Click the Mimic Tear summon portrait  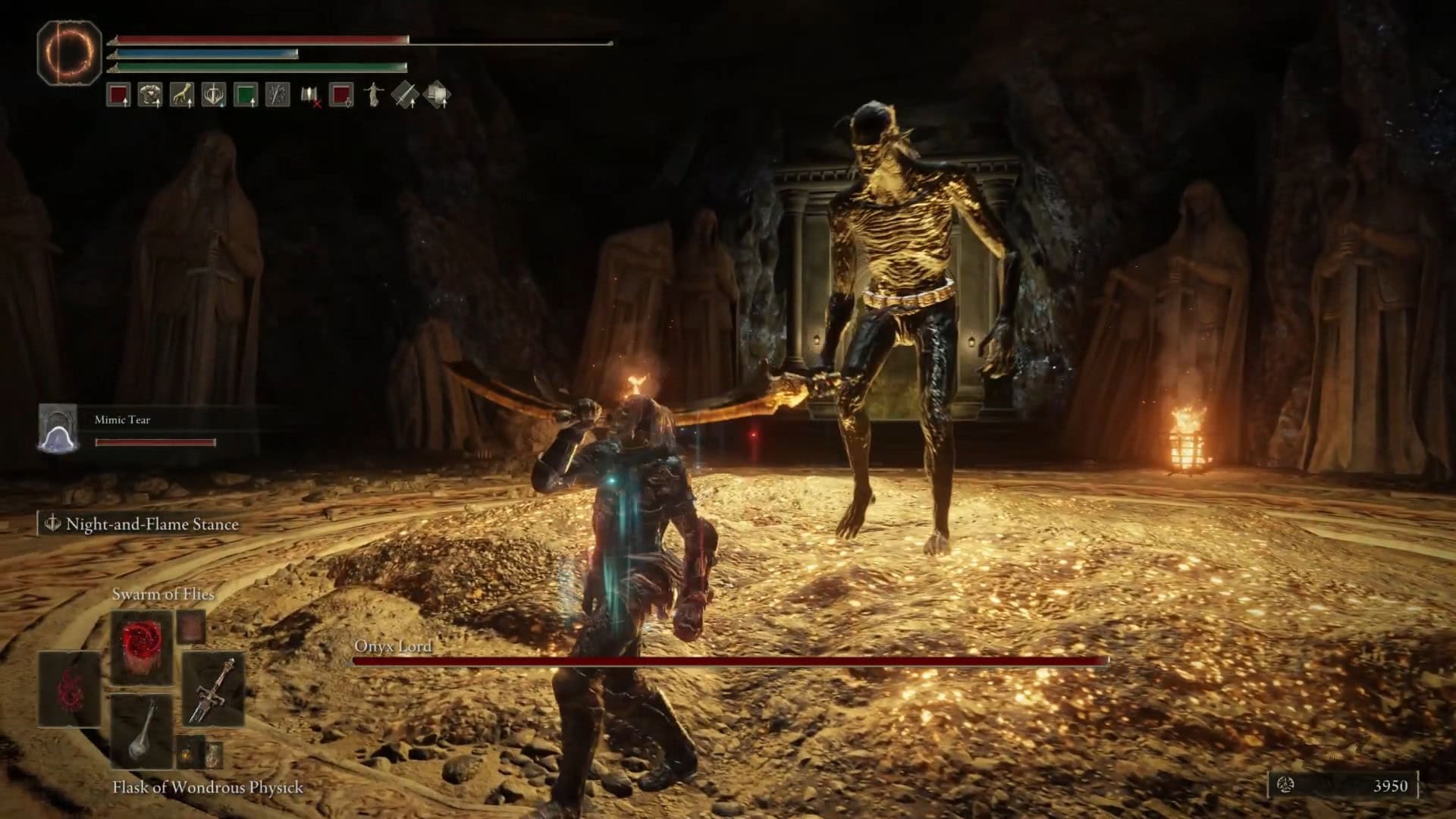point(58,429)
